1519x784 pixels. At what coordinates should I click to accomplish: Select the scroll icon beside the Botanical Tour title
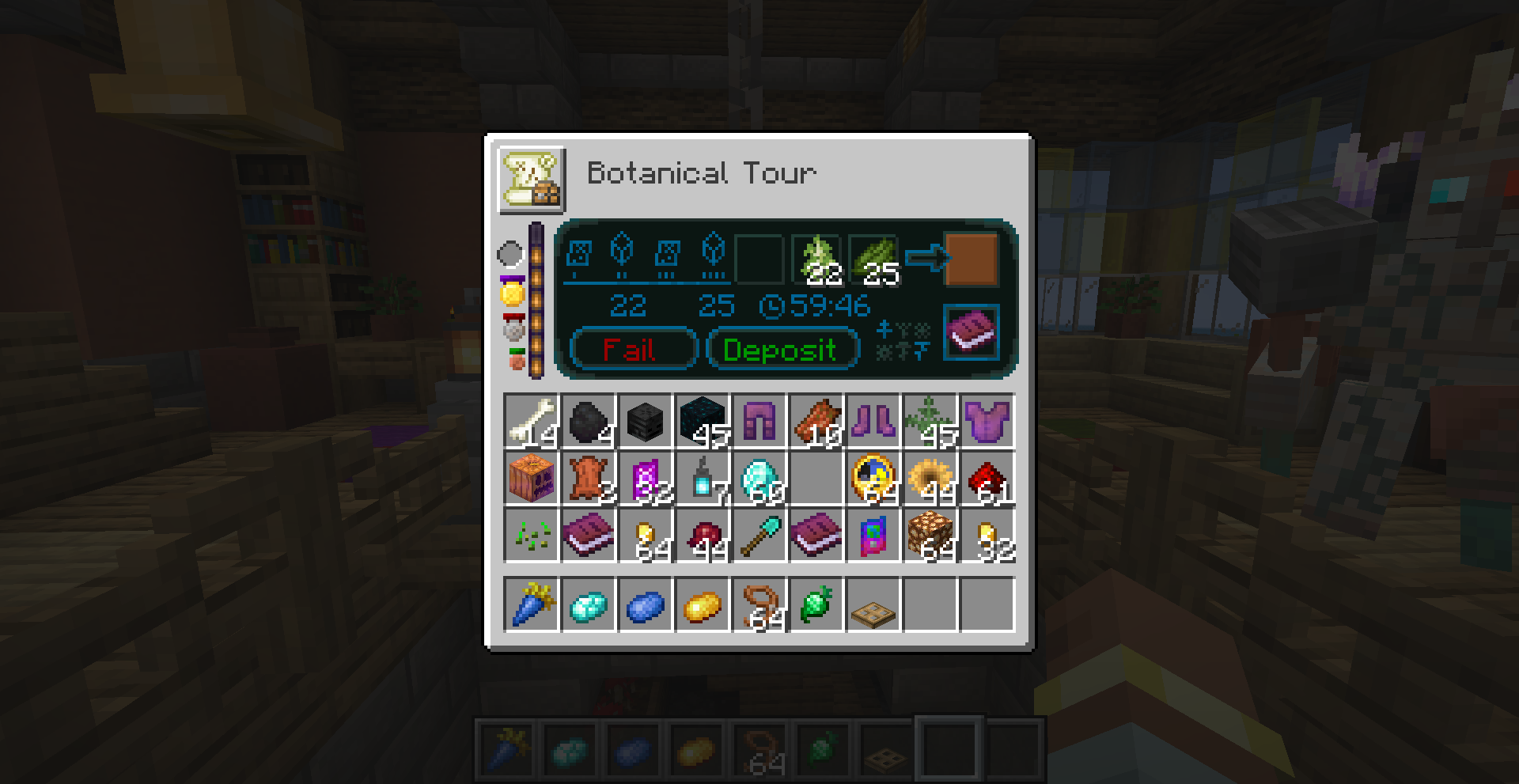coord(528,180)
